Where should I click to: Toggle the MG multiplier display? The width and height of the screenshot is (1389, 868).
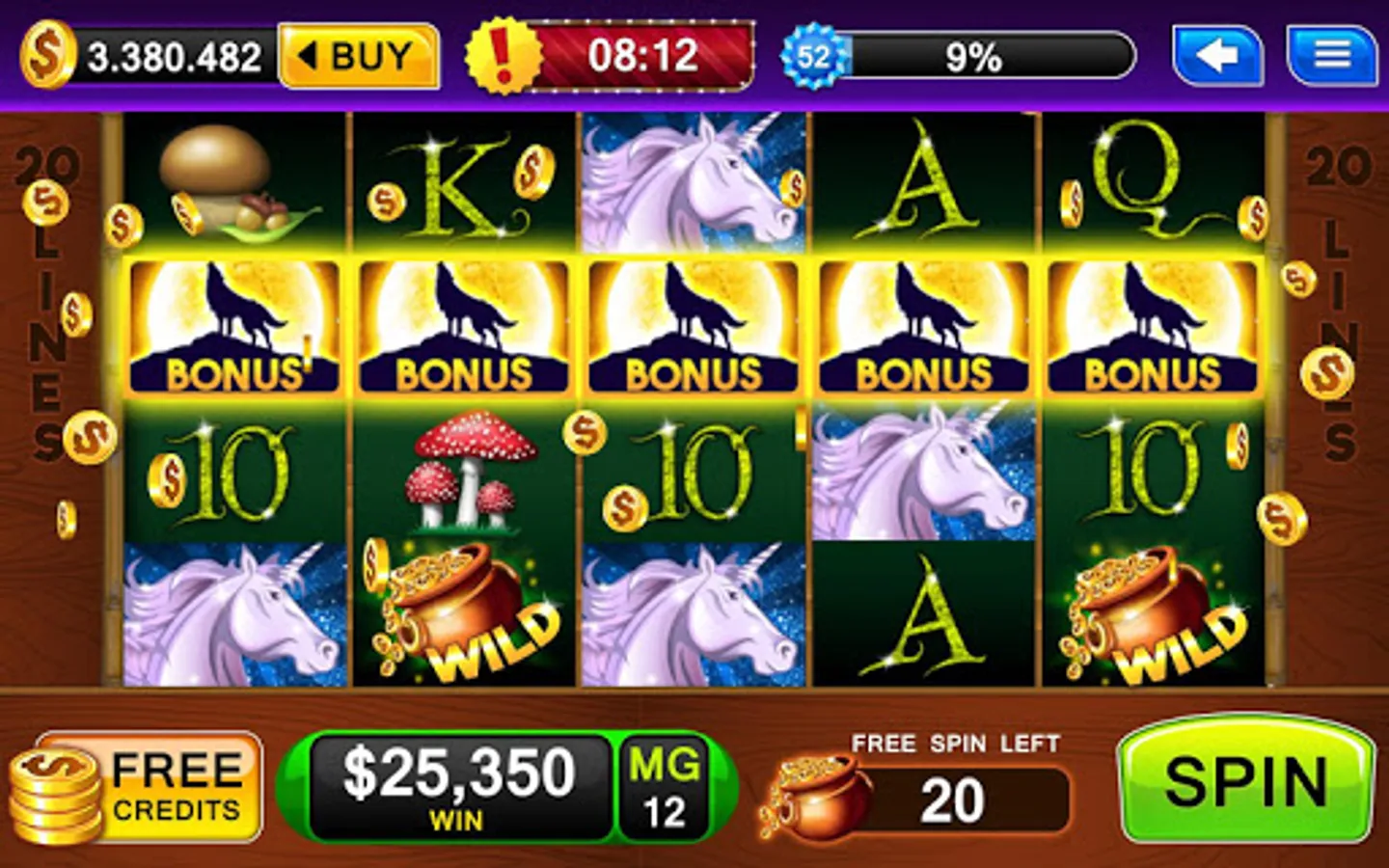coord(667,784)
